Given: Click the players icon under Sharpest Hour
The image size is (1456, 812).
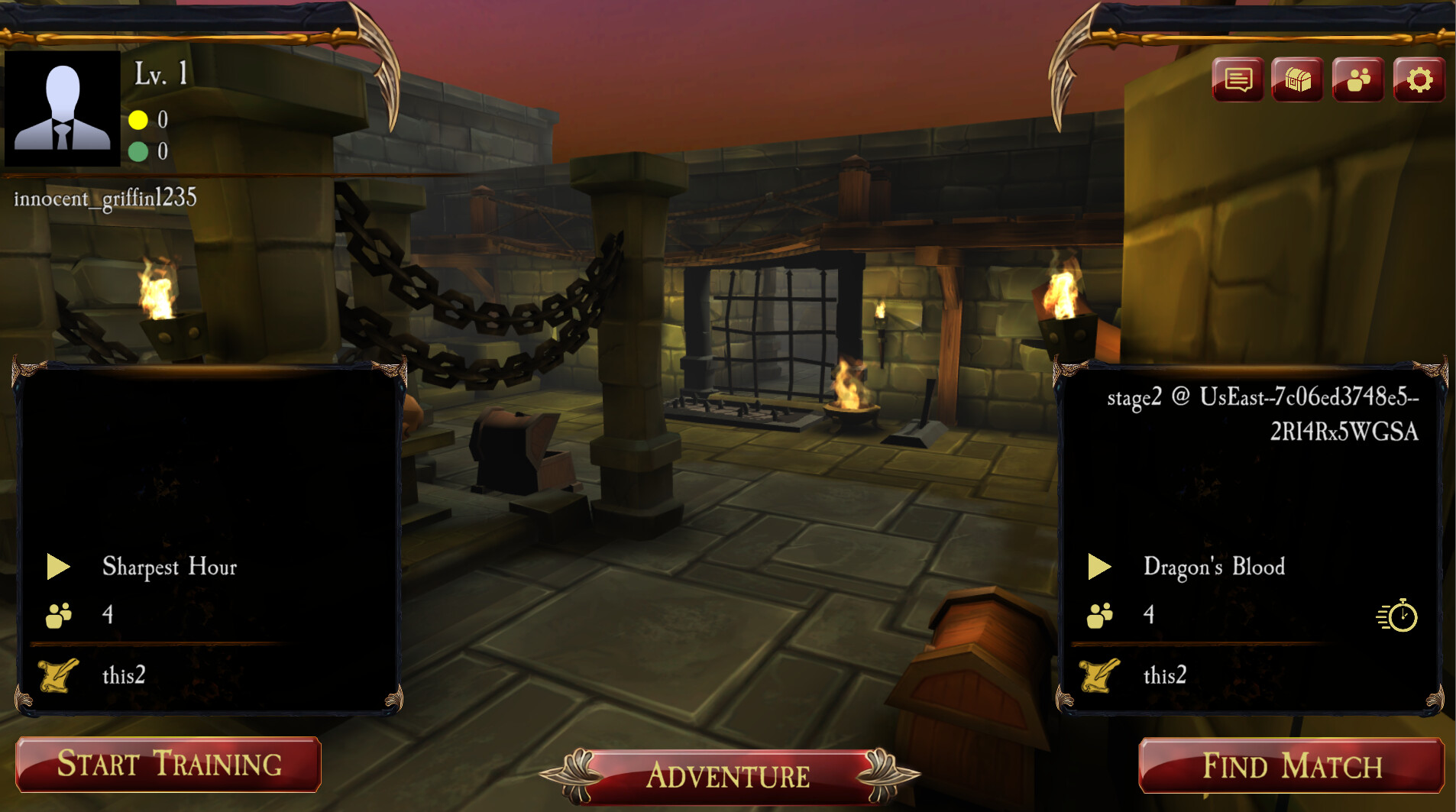Looking at the screenshot, I should [57, 613].
